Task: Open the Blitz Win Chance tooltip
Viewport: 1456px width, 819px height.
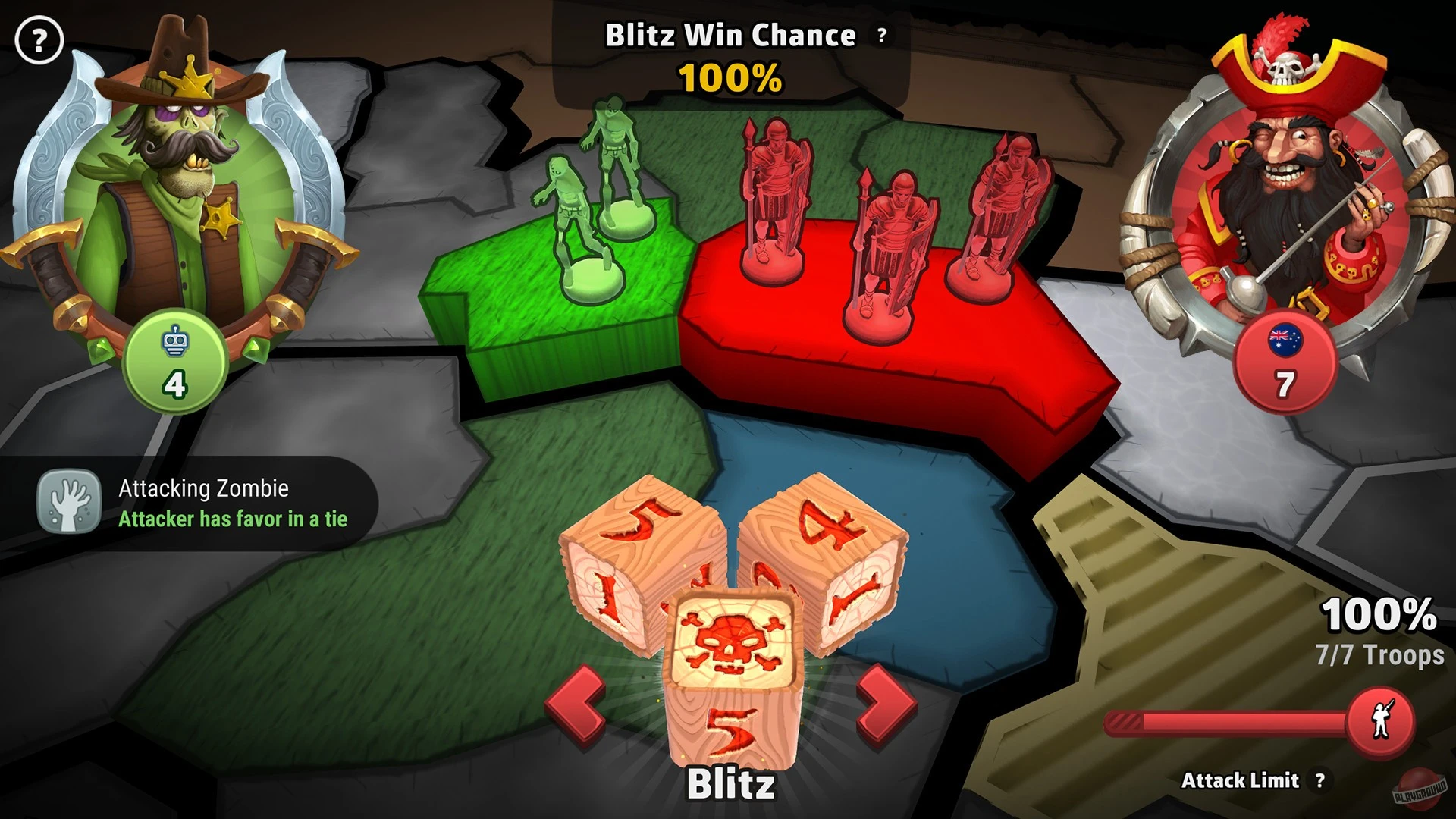Action: (x=880, y=33)
